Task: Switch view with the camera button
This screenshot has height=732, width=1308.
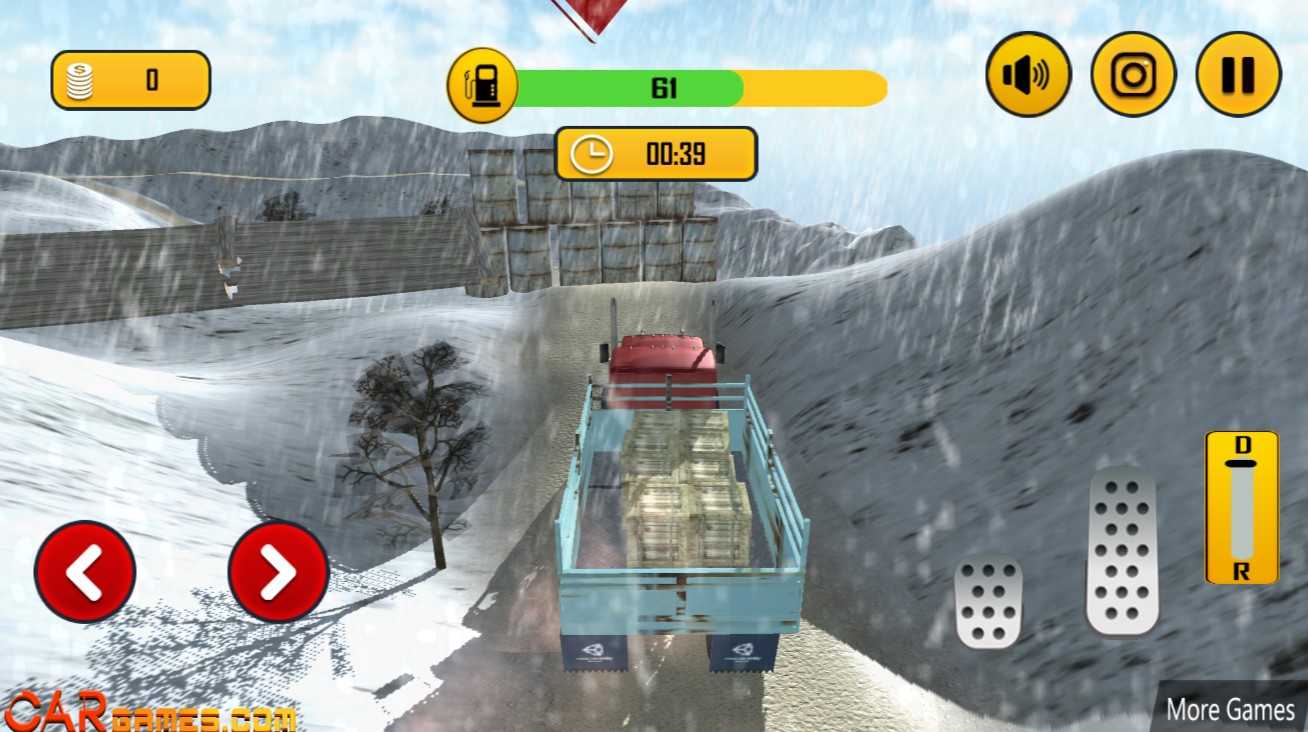Action: pyautogui.click(x=1133, y=74)
